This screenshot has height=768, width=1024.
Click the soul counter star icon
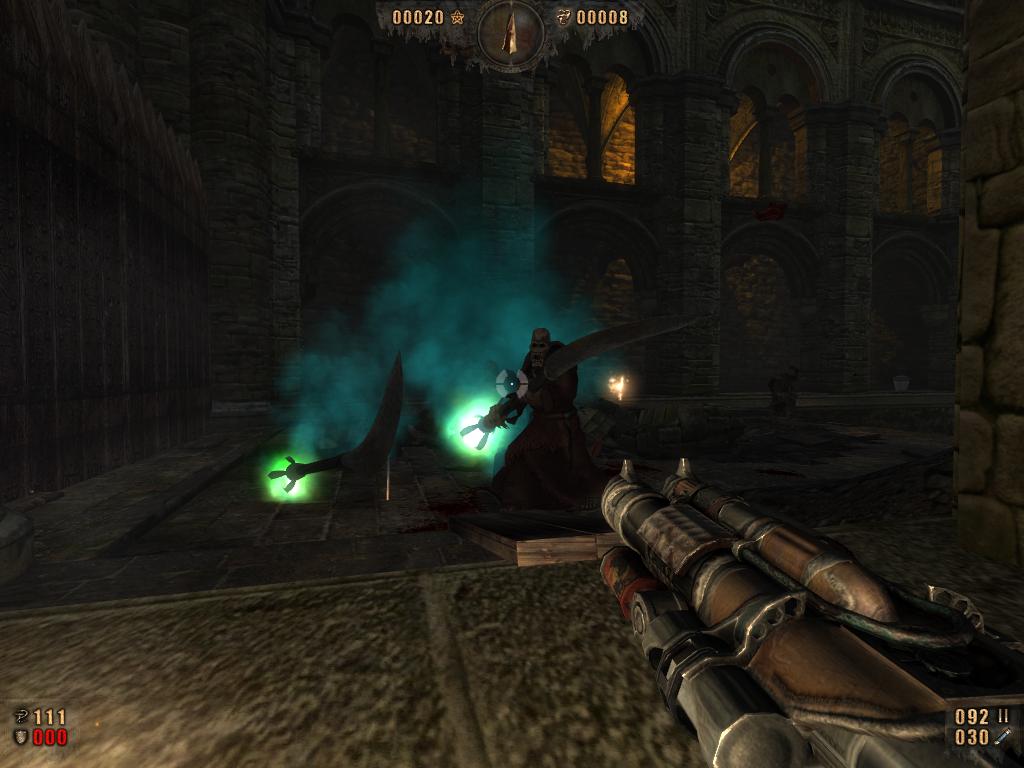coord(458,17)
